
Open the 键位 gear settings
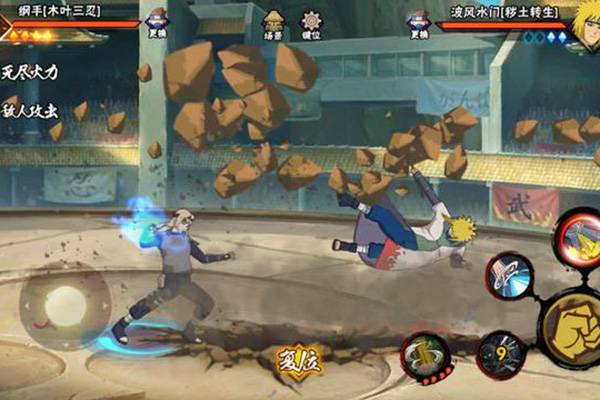pos(311,23)
